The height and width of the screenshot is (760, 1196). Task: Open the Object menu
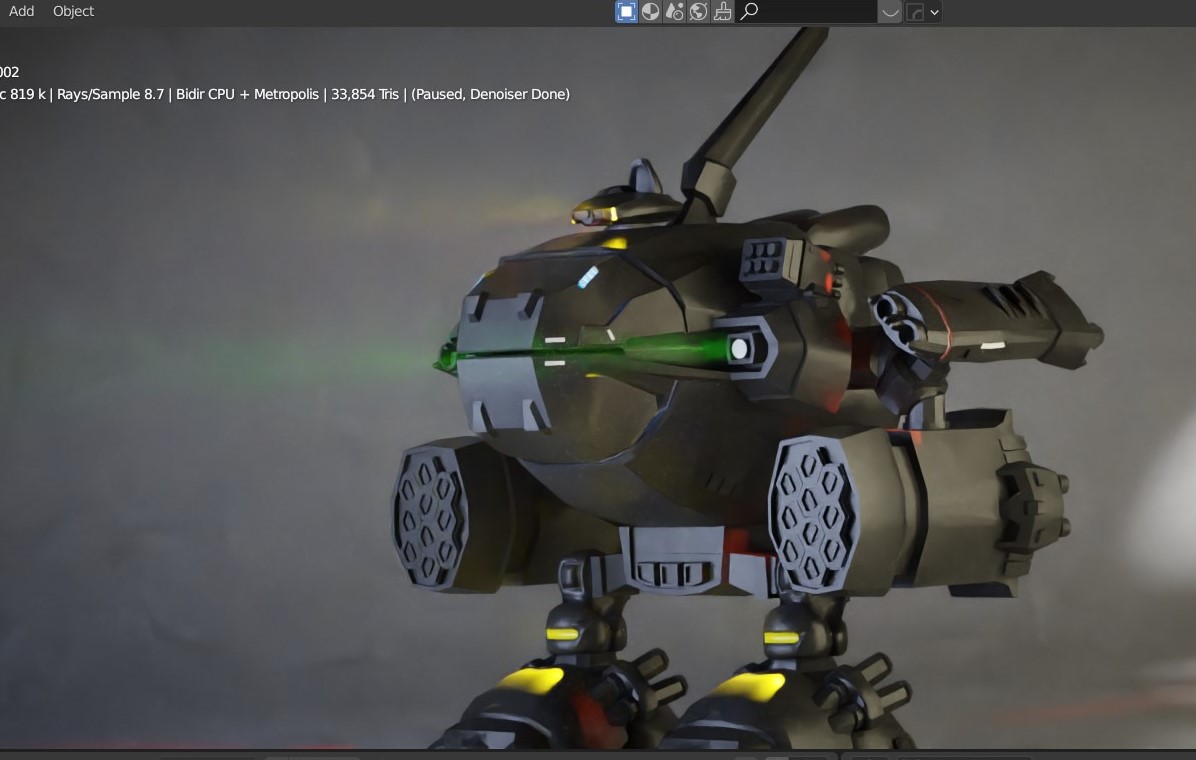tap(73, 11)
